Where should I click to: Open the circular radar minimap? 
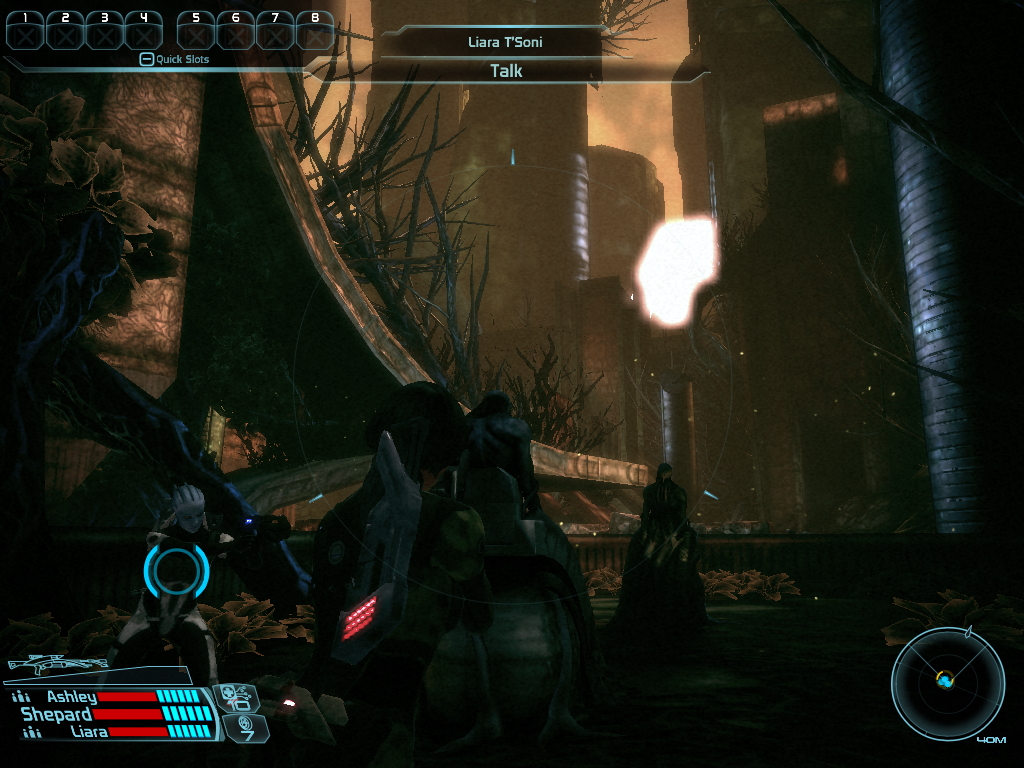click(x=947, y=682)
